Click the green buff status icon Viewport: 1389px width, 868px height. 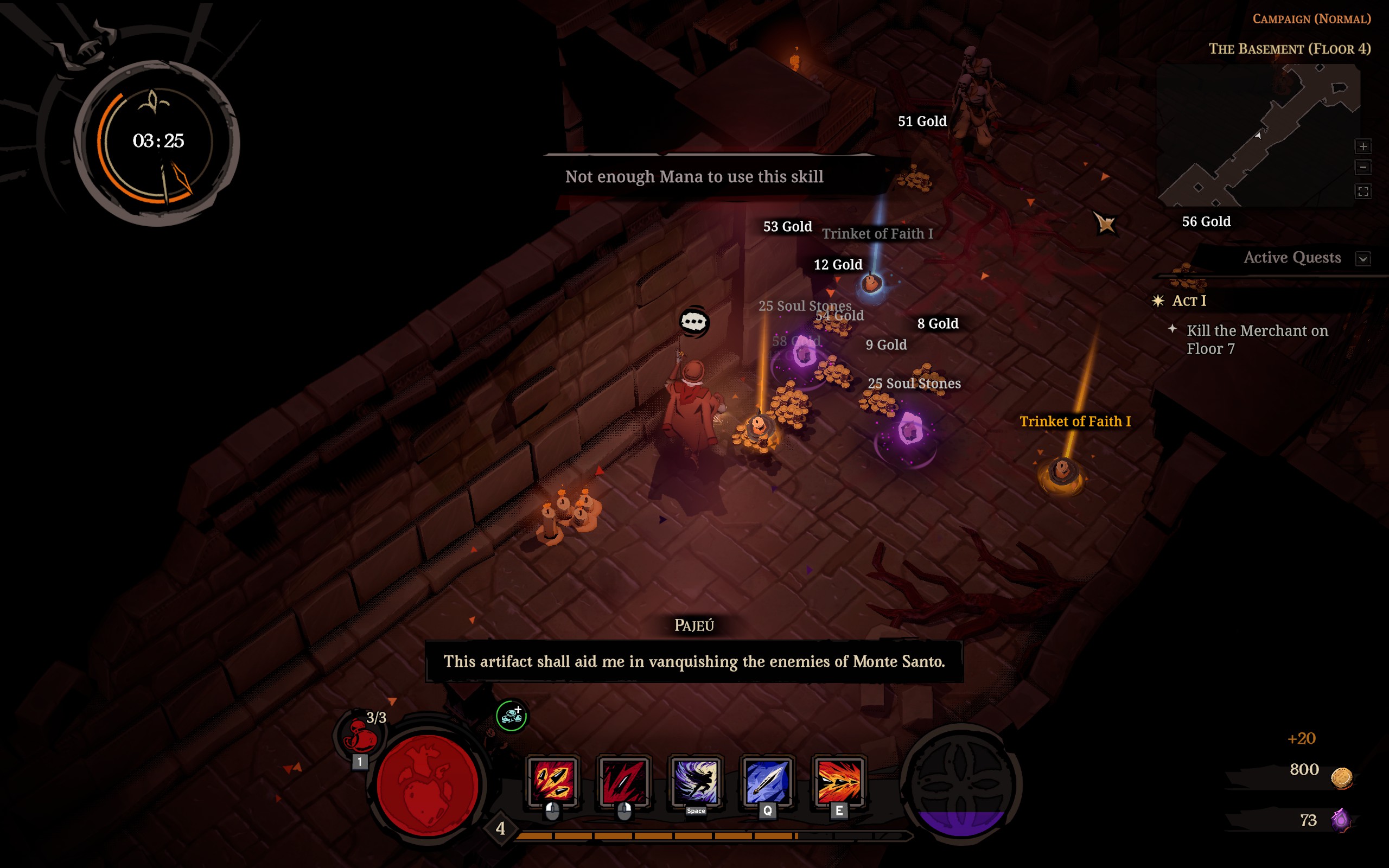coord(511,716)
